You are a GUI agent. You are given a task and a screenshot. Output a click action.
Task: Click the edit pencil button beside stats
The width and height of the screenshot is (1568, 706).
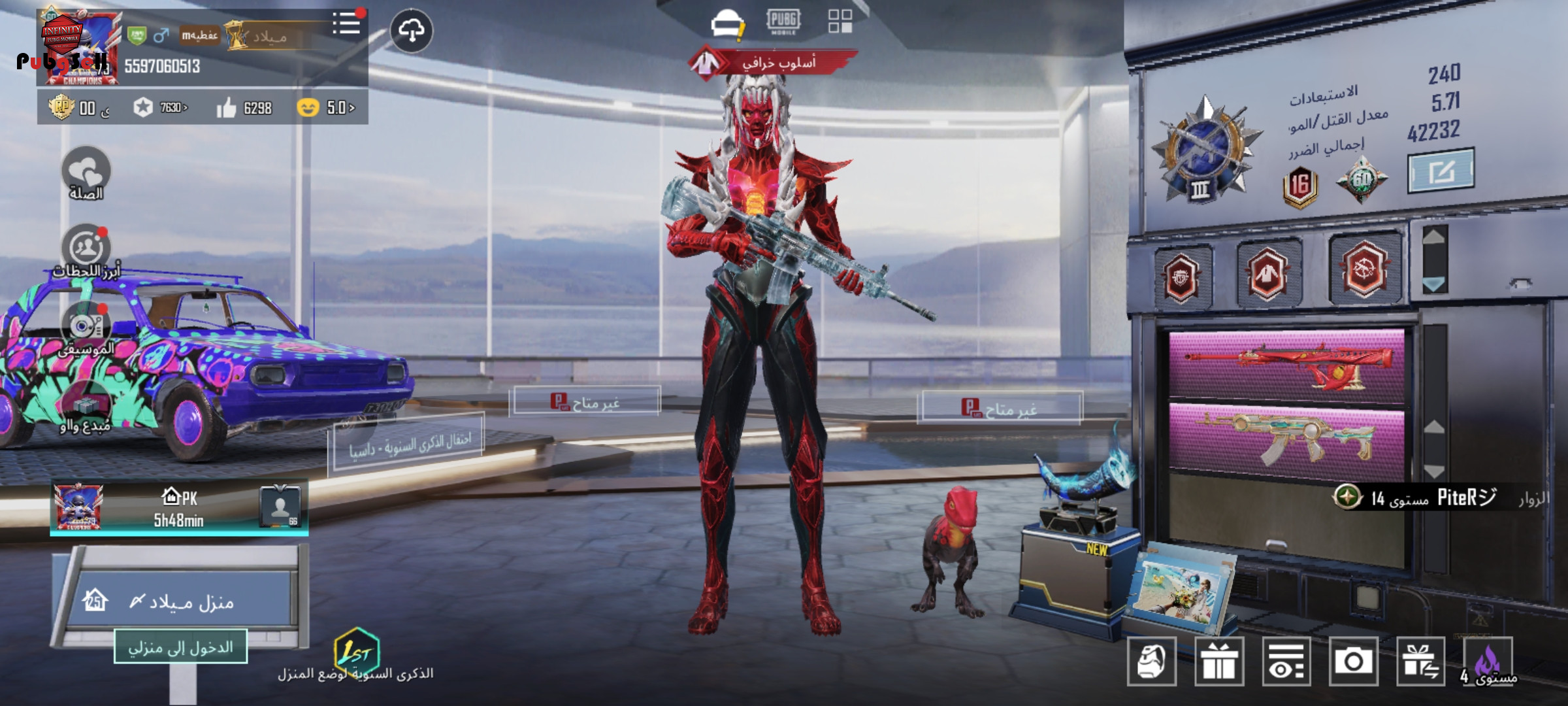[x=1441, y=171]
